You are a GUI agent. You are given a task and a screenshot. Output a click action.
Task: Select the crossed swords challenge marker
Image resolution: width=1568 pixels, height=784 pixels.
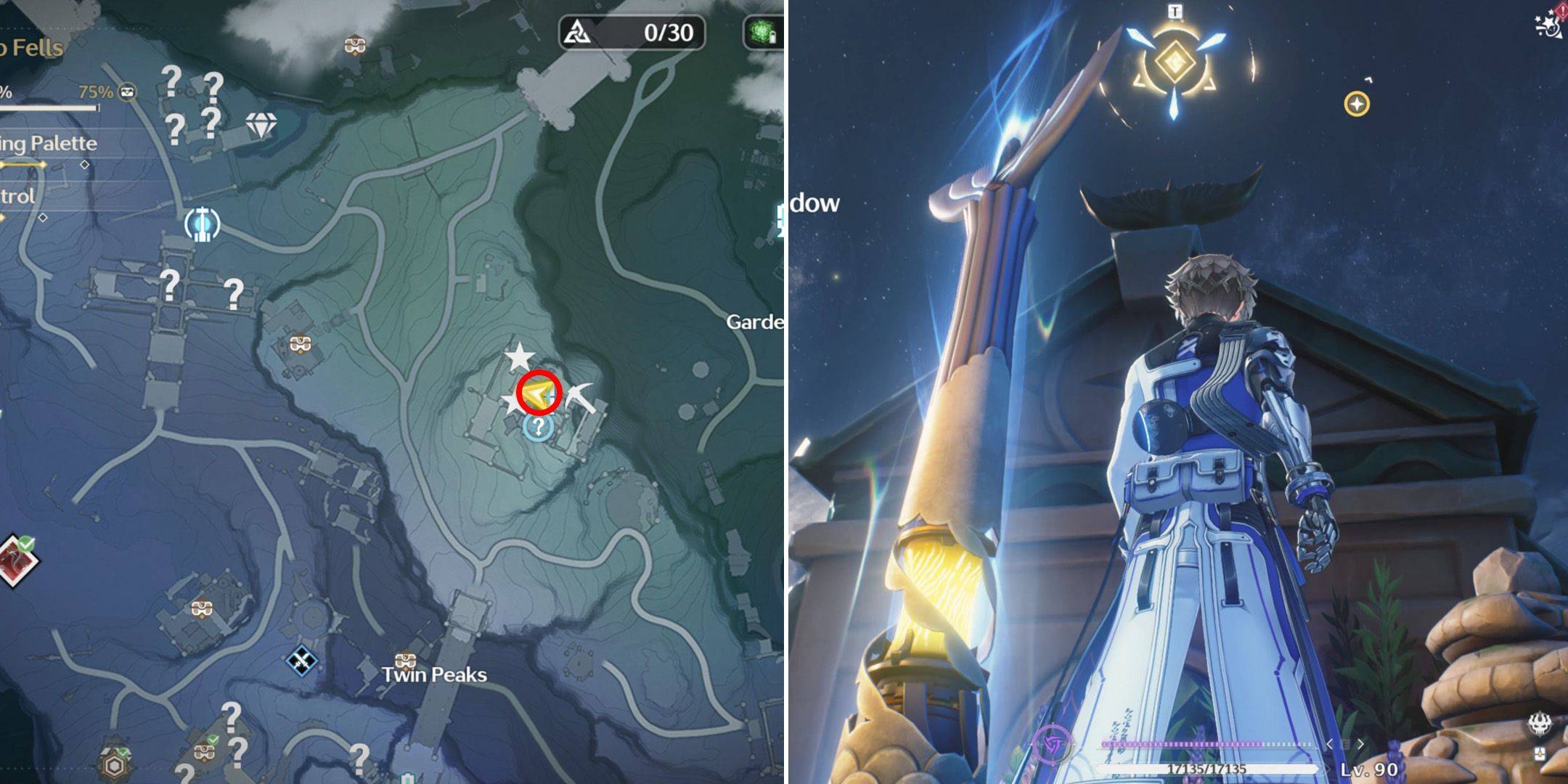pos(301,661)
